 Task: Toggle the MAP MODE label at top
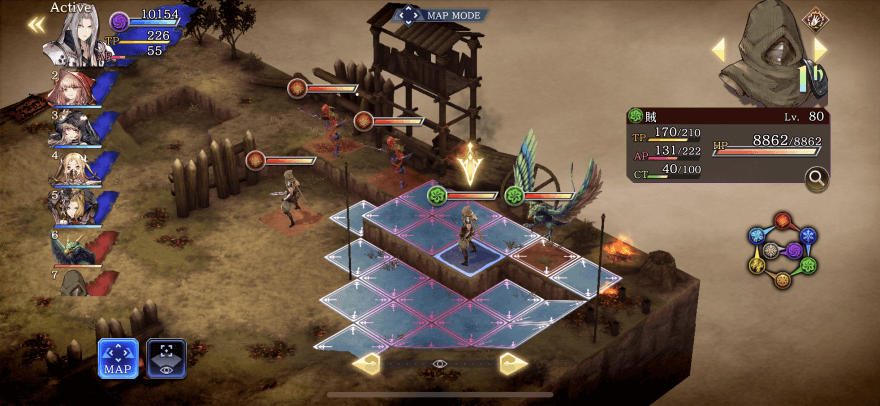pyautogui.click(x=440, y=15)
